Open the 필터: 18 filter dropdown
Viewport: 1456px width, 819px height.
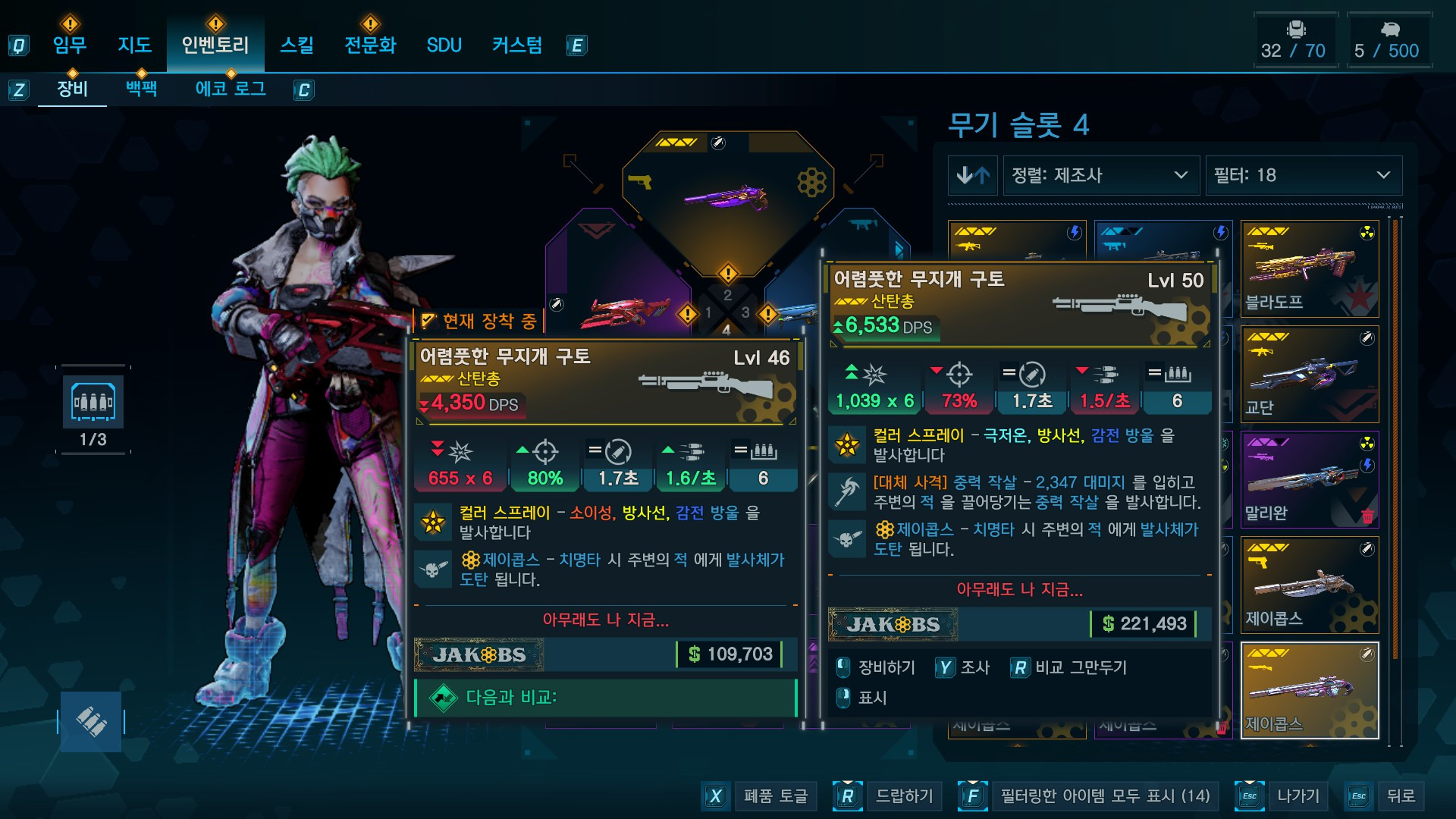[1303, 175]
